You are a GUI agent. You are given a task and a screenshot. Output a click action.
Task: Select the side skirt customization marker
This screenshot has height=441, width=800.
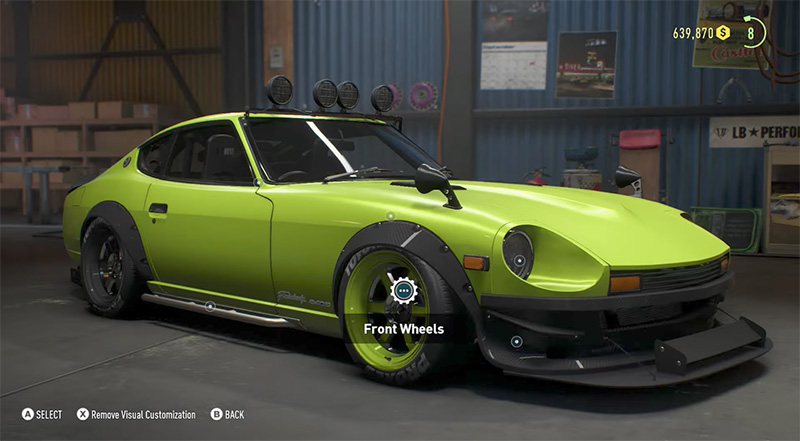pos(209,305)
